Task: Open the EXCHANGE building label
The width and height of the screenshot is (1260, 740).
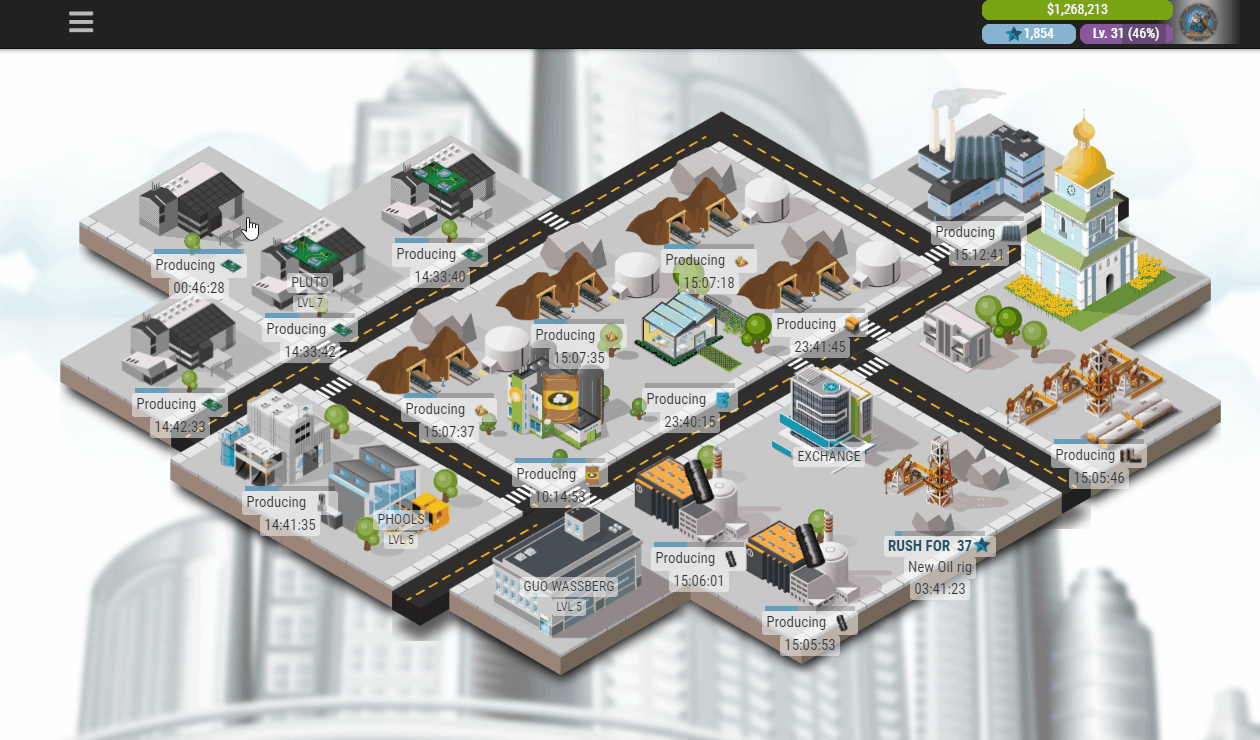Action: (x=829, y=456)
